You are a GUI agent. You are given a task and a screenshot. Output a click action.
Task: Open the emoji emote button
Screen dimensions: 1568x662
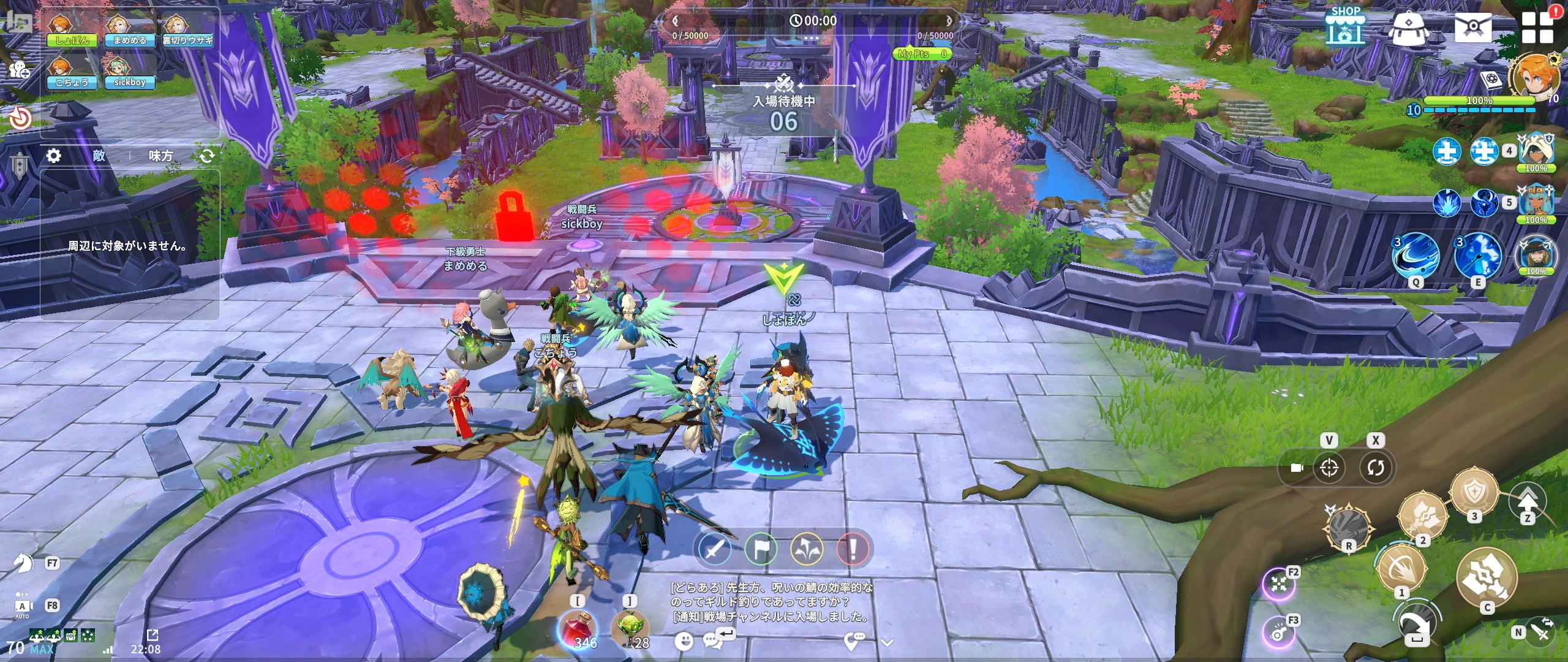[x=684, y=641]
